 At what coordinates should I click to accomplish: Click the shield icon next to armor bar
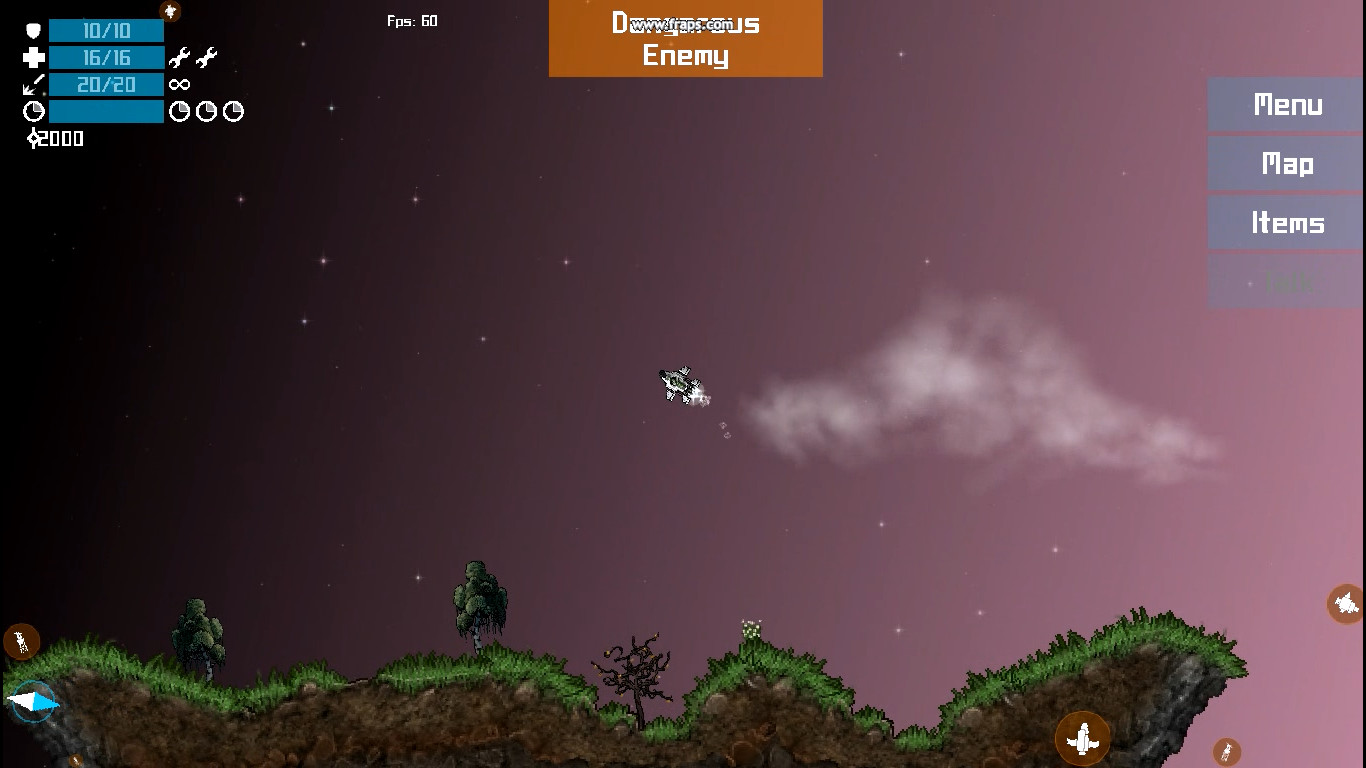click(33, 30)
